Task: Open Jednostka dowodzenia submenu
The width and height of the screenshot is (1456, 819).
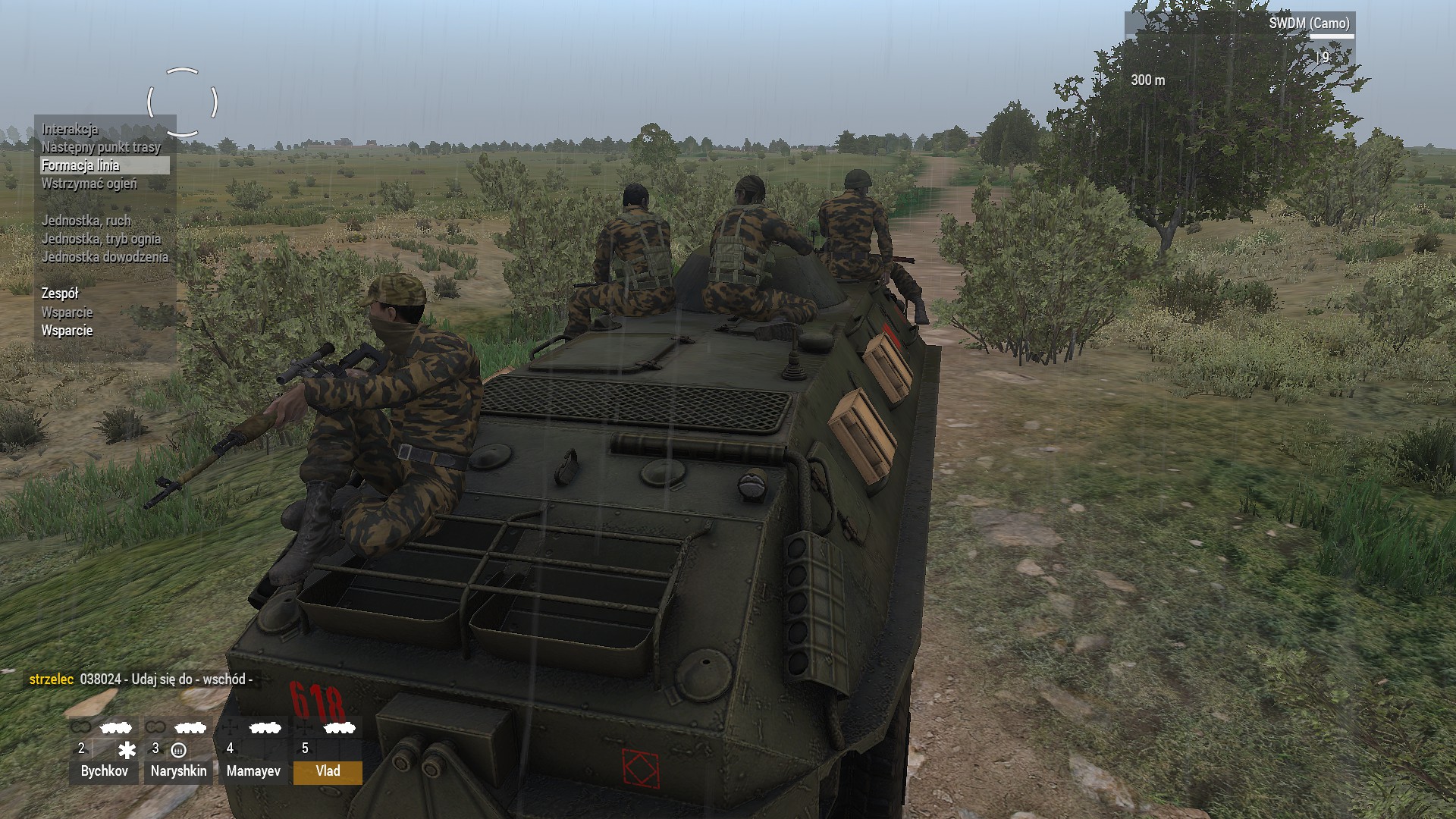Action: (x=105, y=257)
